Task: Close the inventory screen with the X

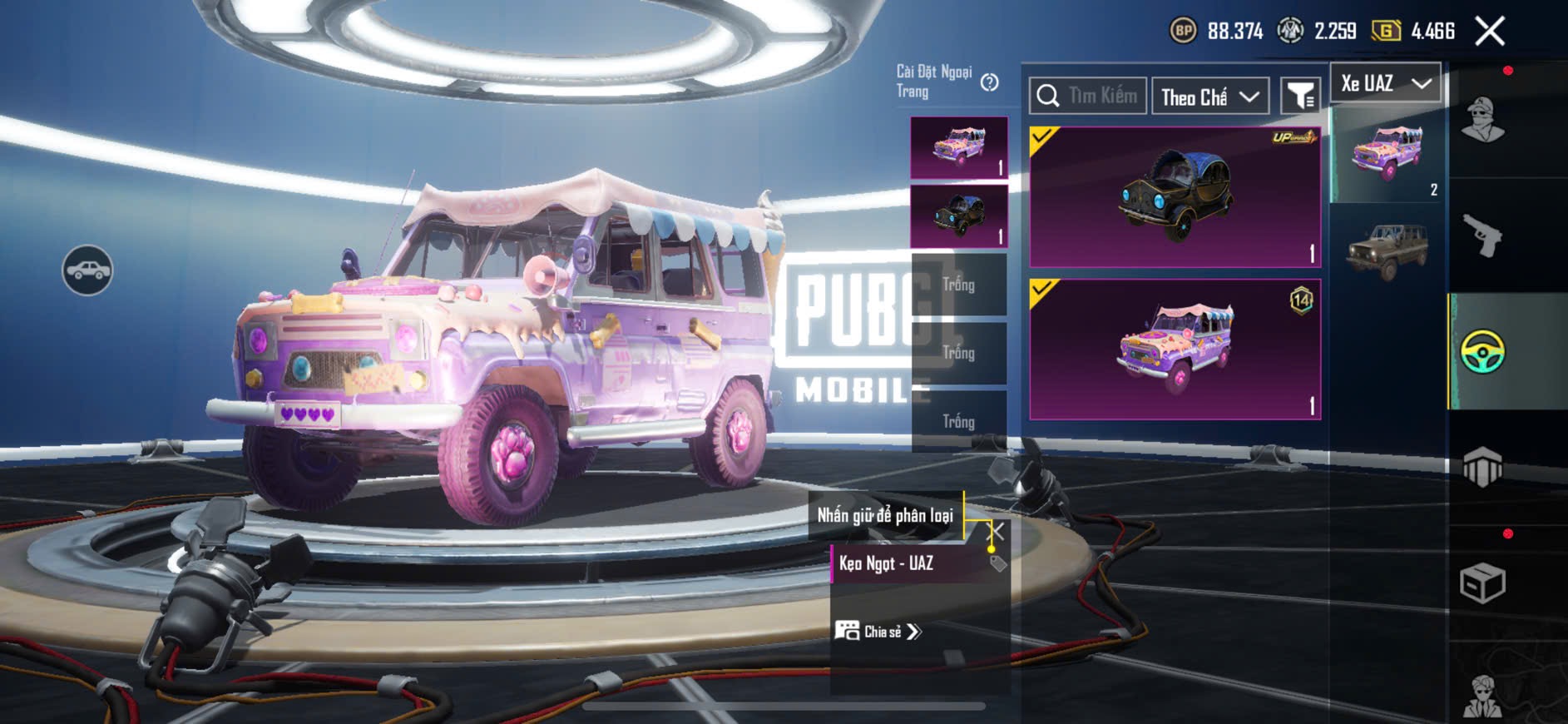Action: (x=1489, y=32)
